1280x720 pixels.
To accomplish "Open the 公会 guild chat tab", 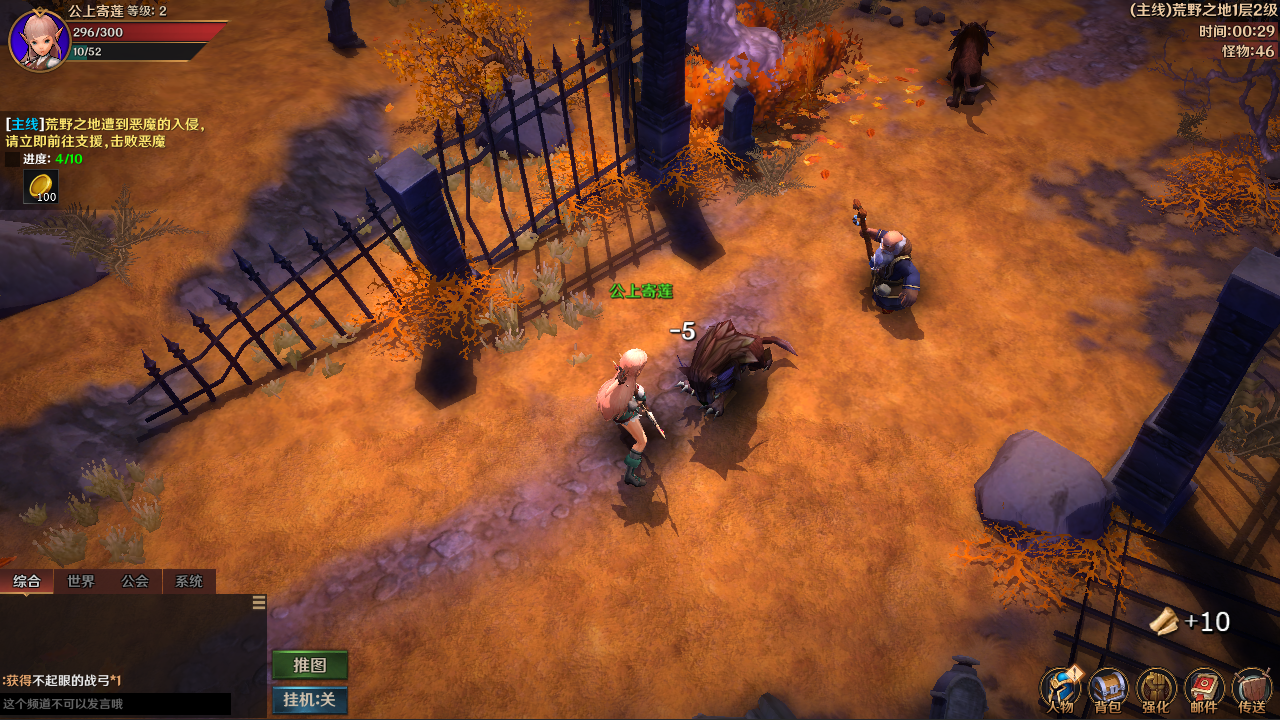I will [135, 581].
